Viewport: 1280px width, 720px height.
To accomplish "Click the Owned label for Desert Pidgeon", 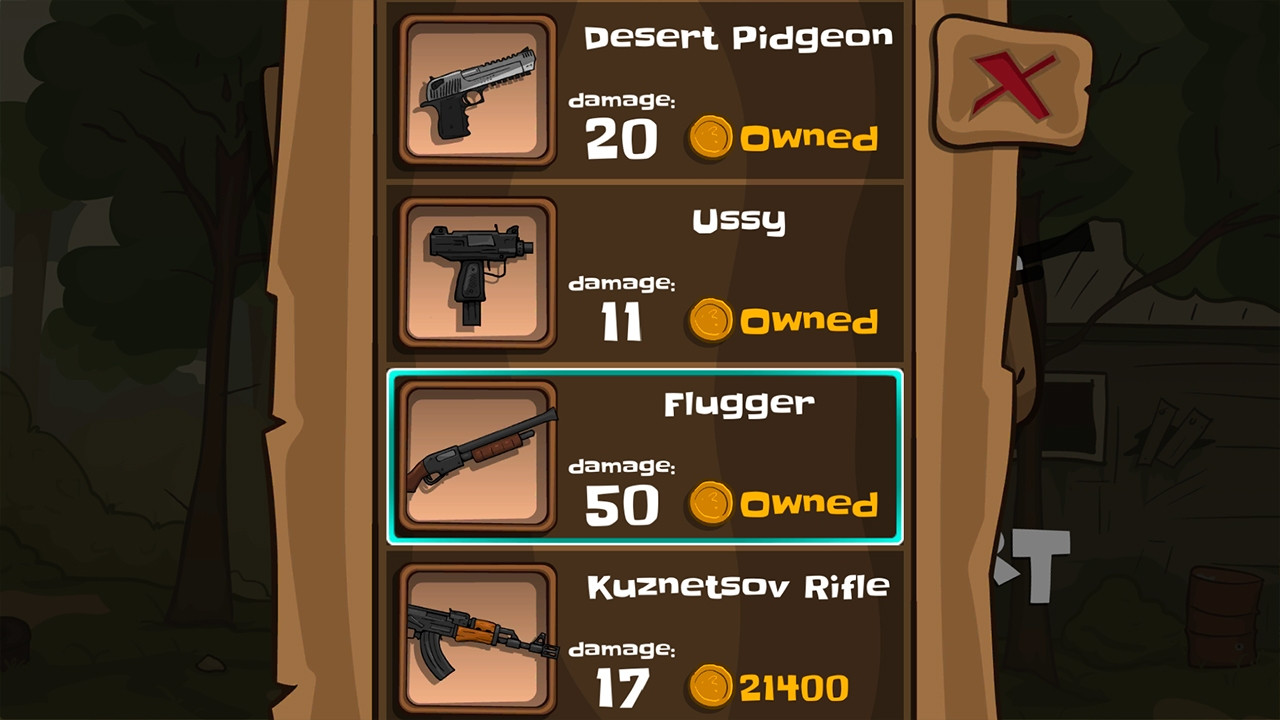I will pyautogui.click(x=810, y=138).
